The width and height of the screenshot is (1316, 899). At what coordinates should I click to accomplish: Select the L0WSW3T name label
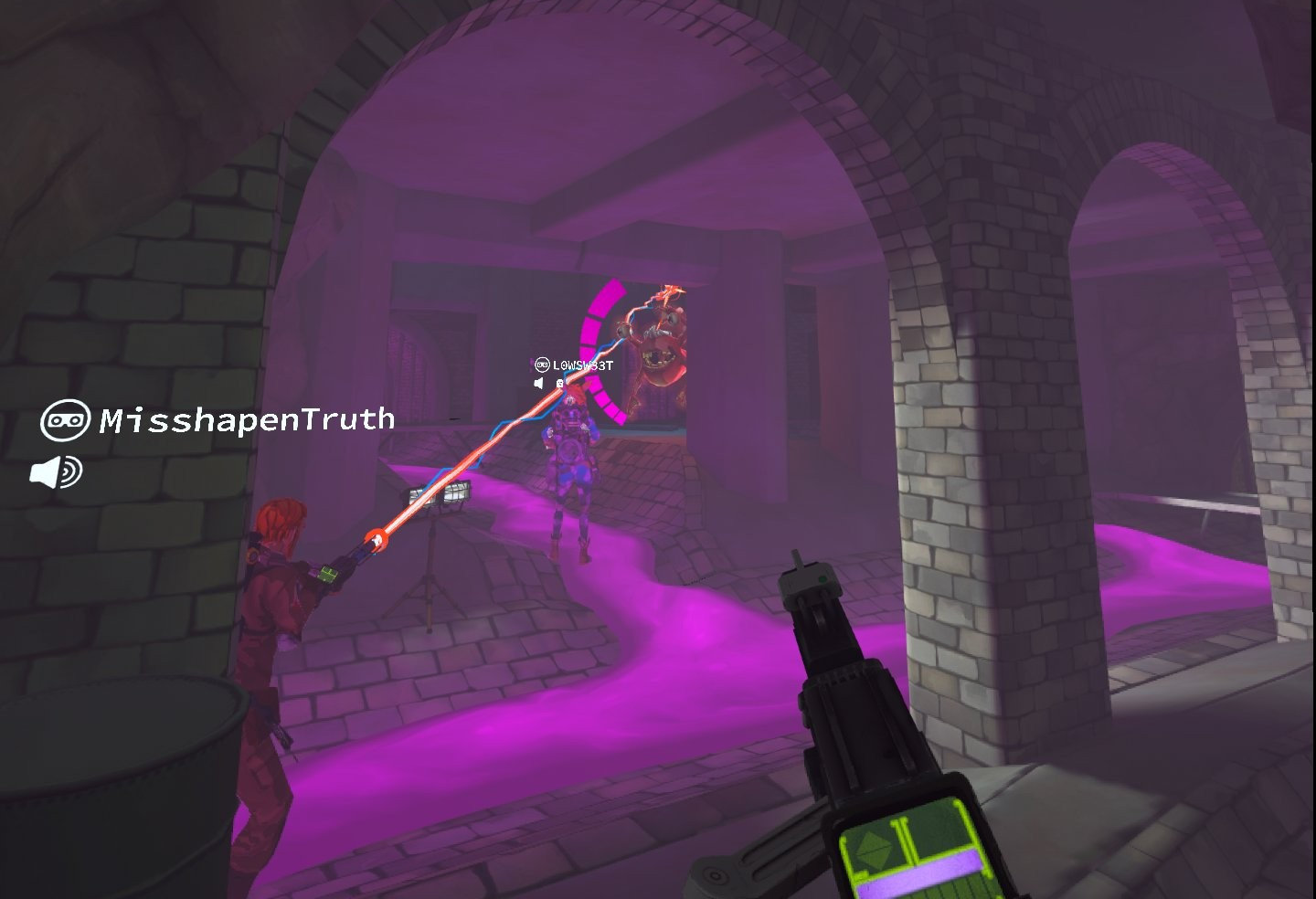[x=582, y=364]
